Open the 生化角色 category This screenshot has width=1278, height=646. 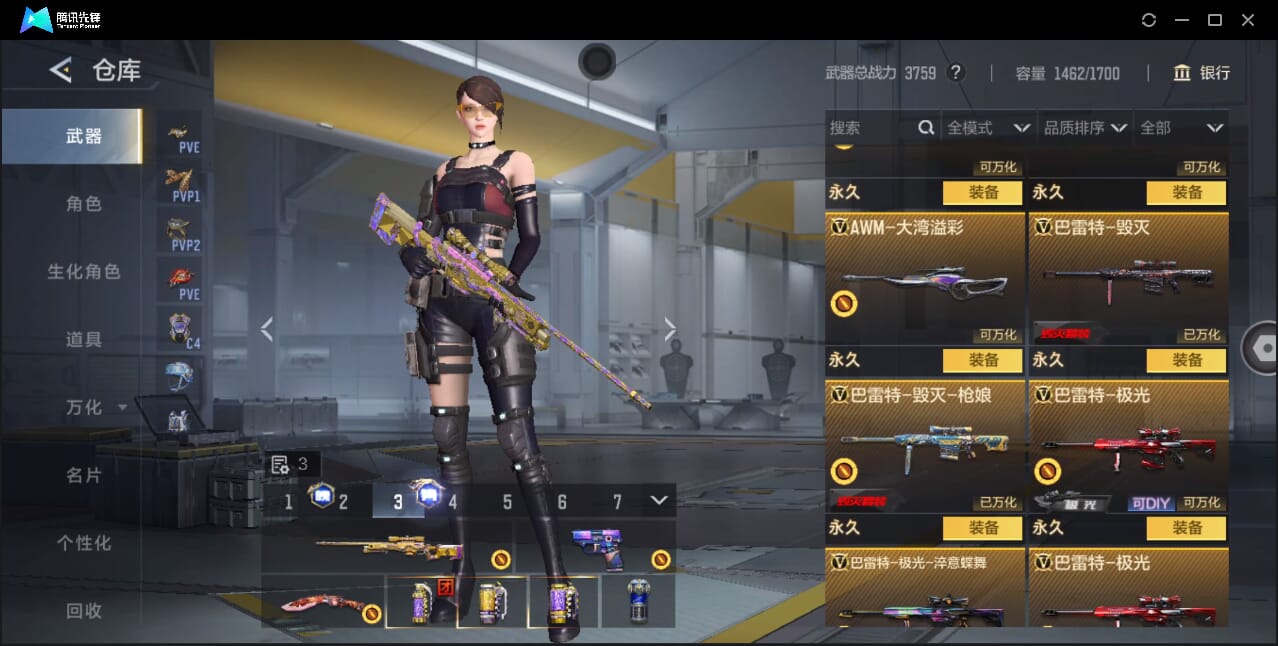tap(84, 272)
